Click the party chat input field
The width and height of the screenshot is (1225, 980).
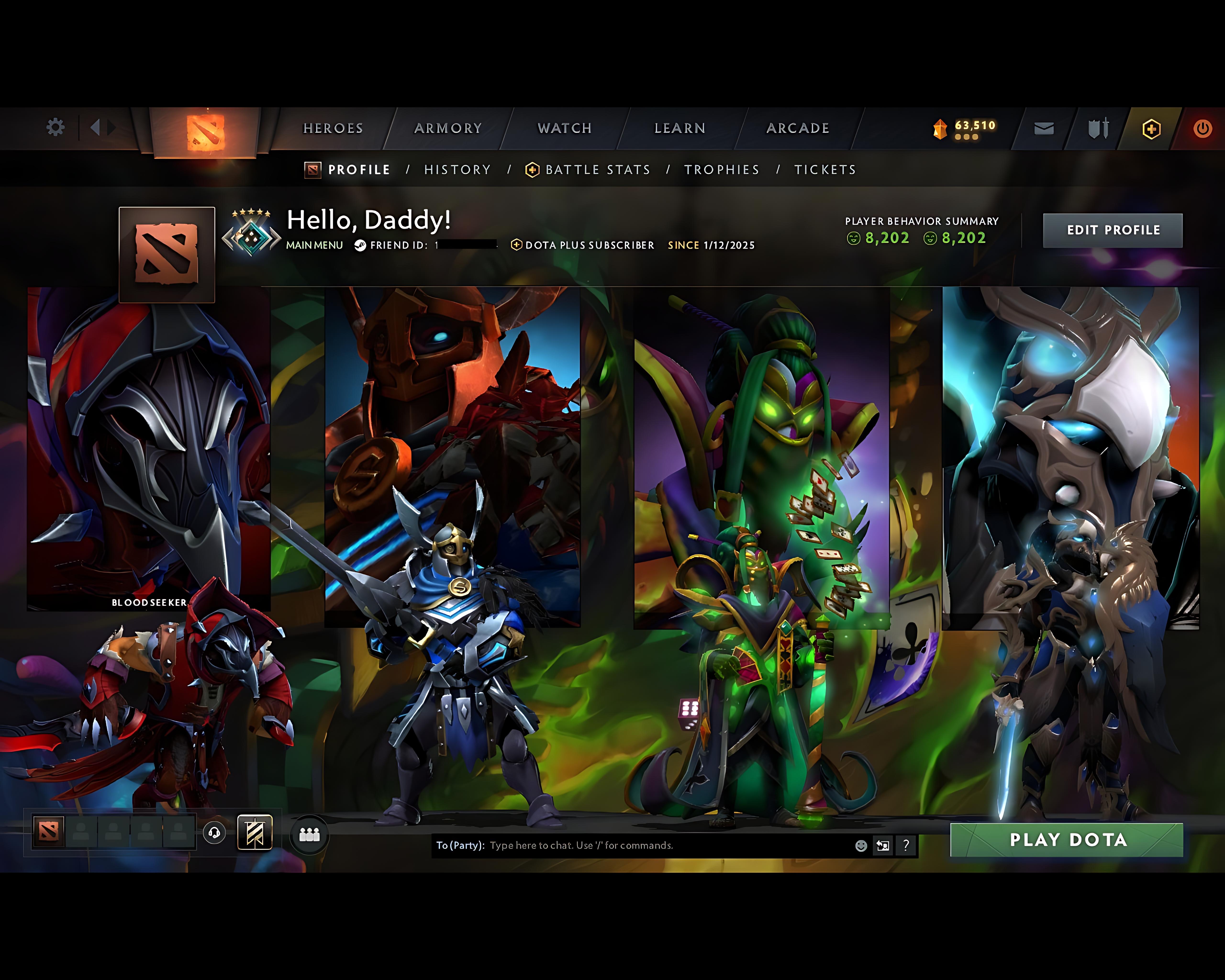pos(625,845)
